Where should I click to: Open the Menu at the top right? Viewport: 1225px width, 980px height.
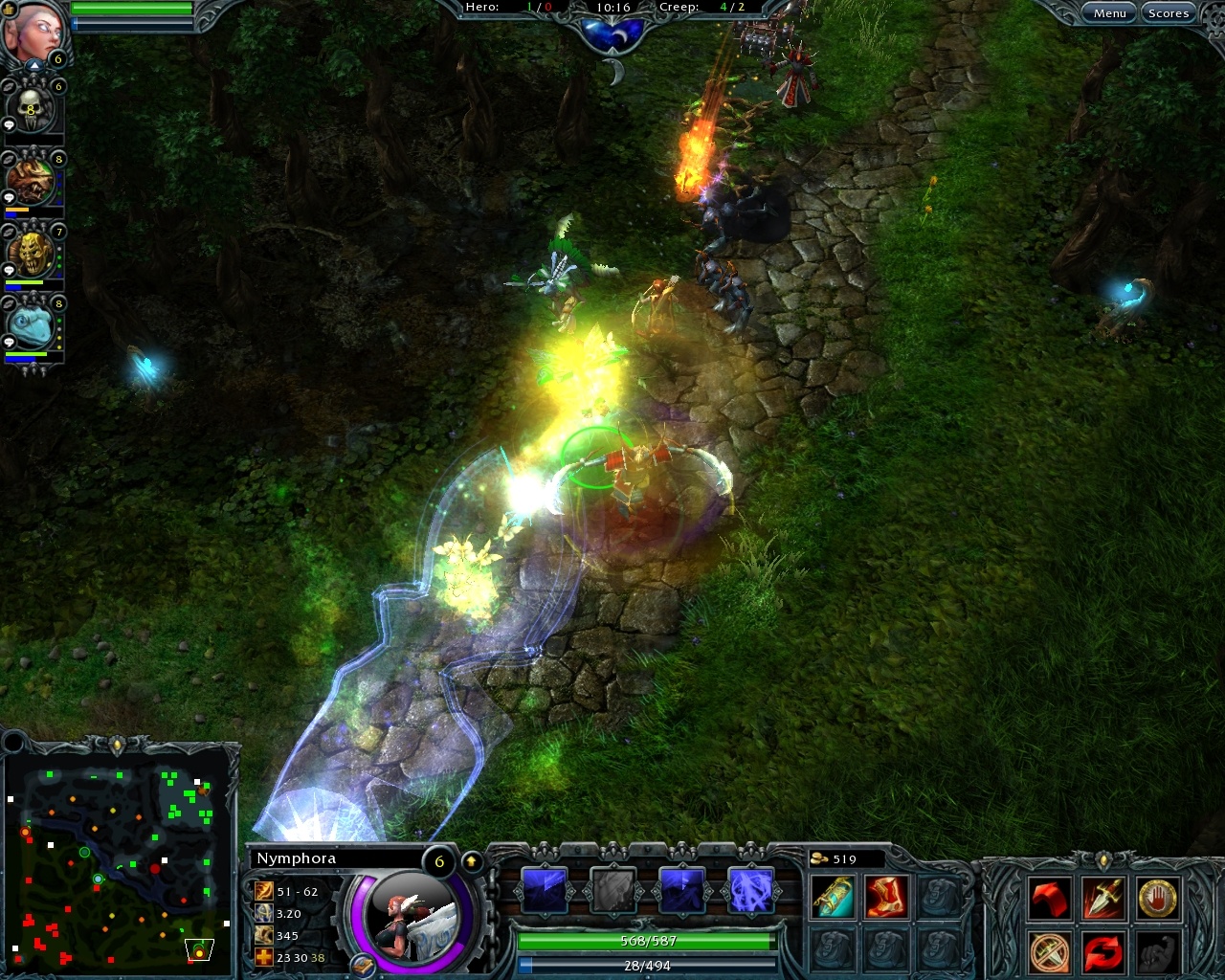(x=1109, y=12)
